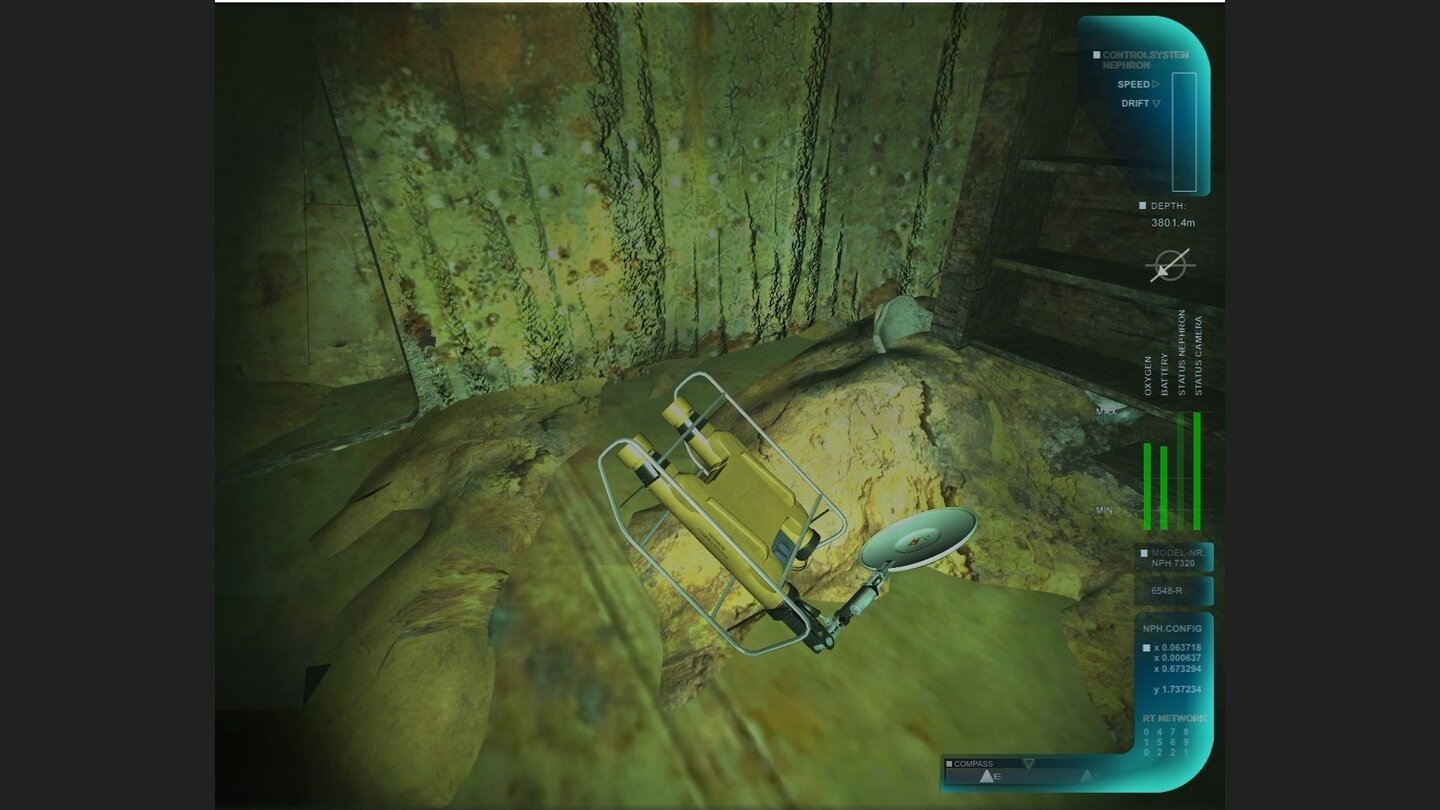The height and width of the screenshot is (810, 1440).
Task: Toggle the DRIFT triangle indicator
Action: 1158,101
